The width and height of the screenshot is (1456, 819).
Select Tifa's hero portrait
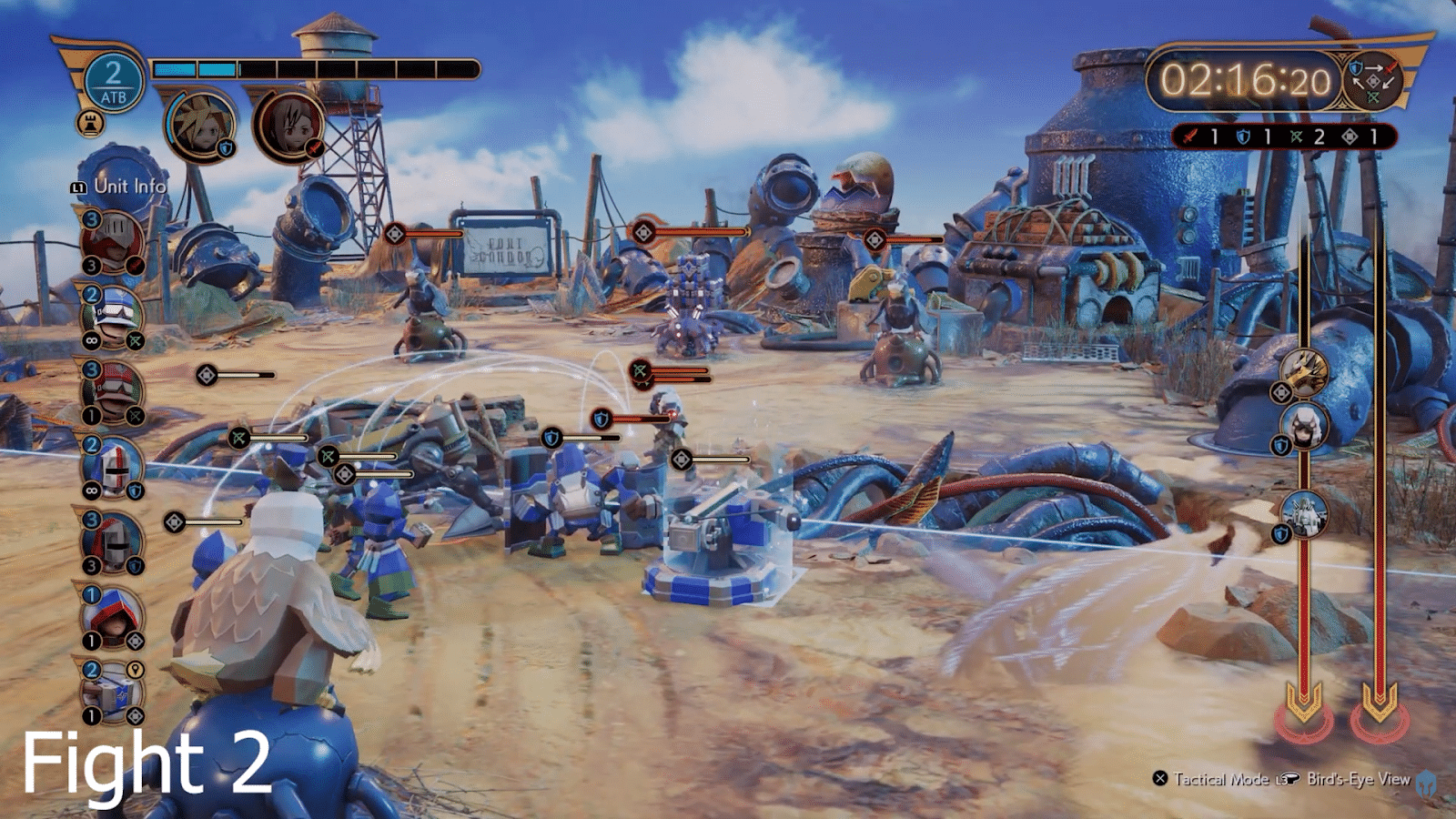[289, 126]
